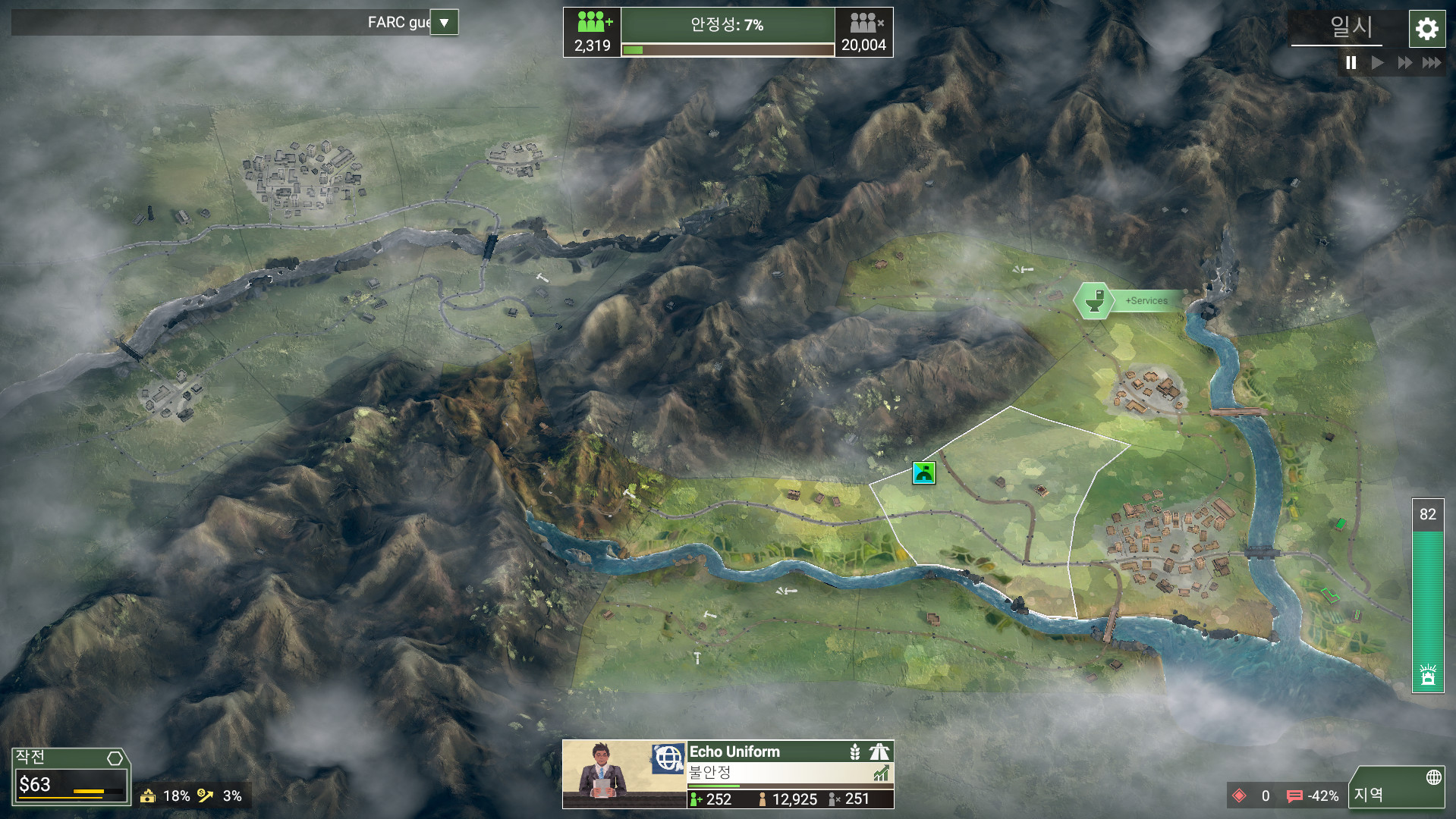Screen dimensions: 1456x819
Task: Open the globe news icon
Action: click(668, 758)
